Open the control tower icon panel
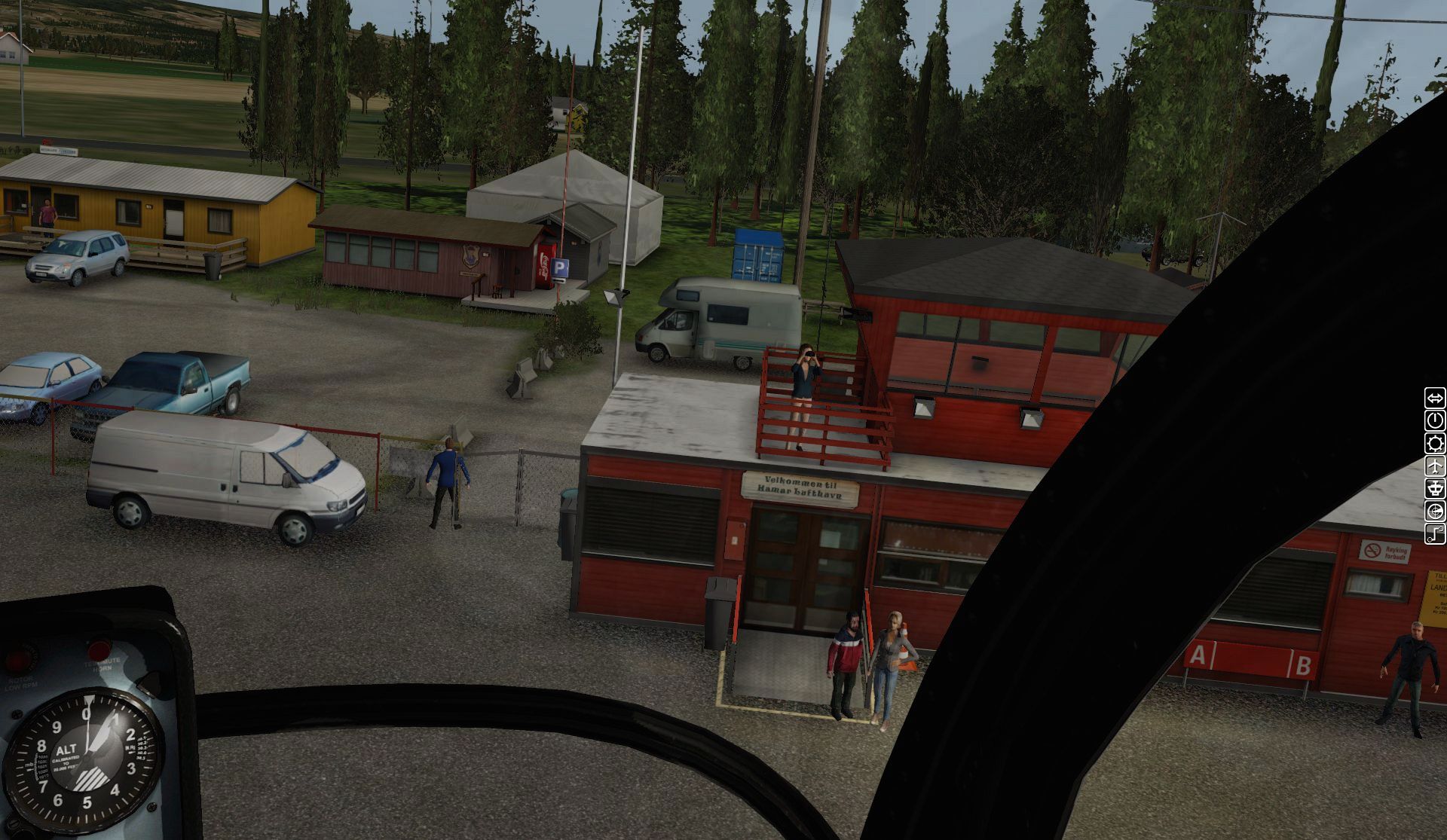Image resolution: width=1447 pixels, height=840 pixels. pyautogui.click(x=1435, y=488)
